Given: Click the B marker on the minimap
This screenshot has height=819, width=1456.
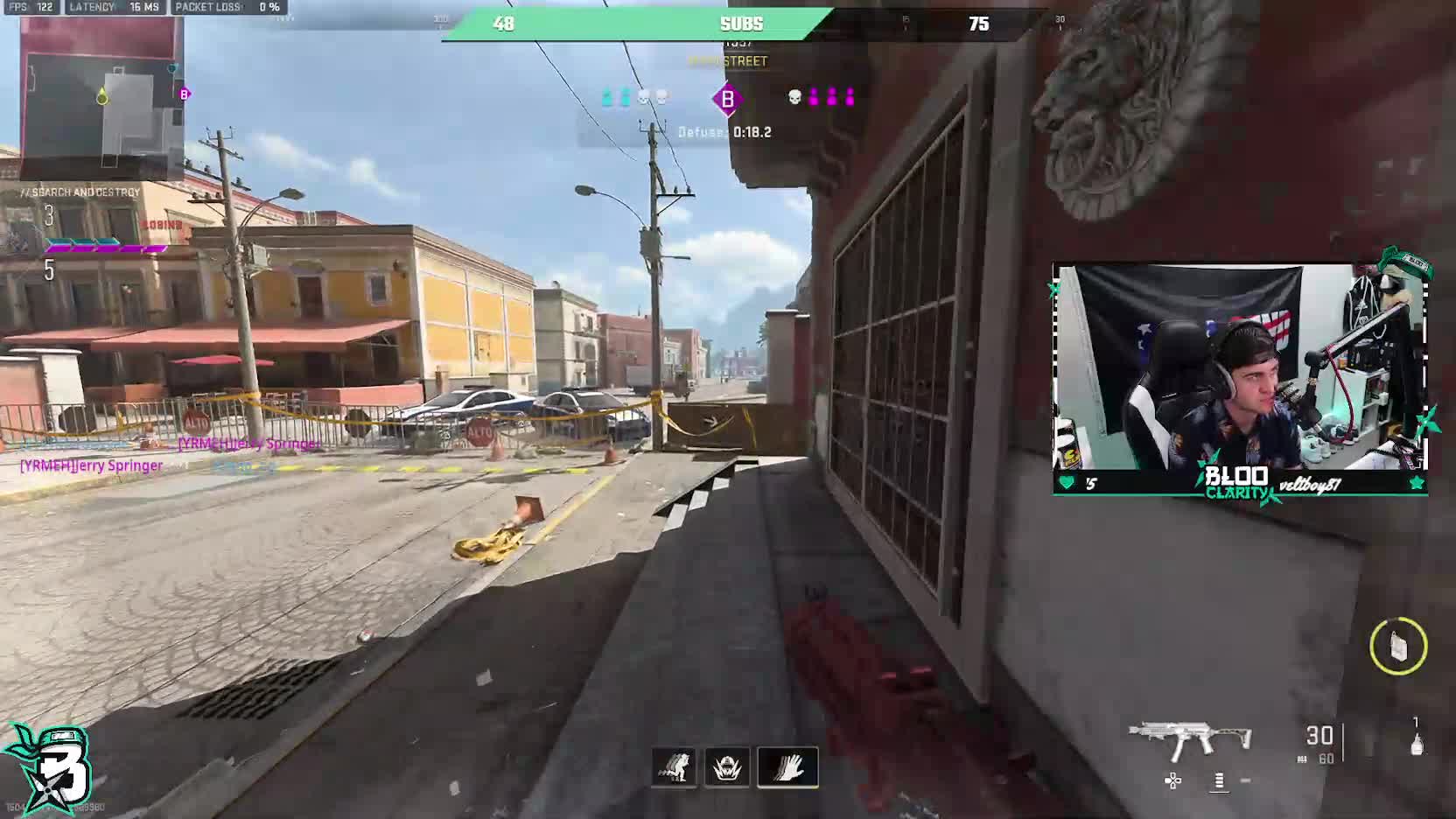Looking at the screenshot, I should click(184, 94).
